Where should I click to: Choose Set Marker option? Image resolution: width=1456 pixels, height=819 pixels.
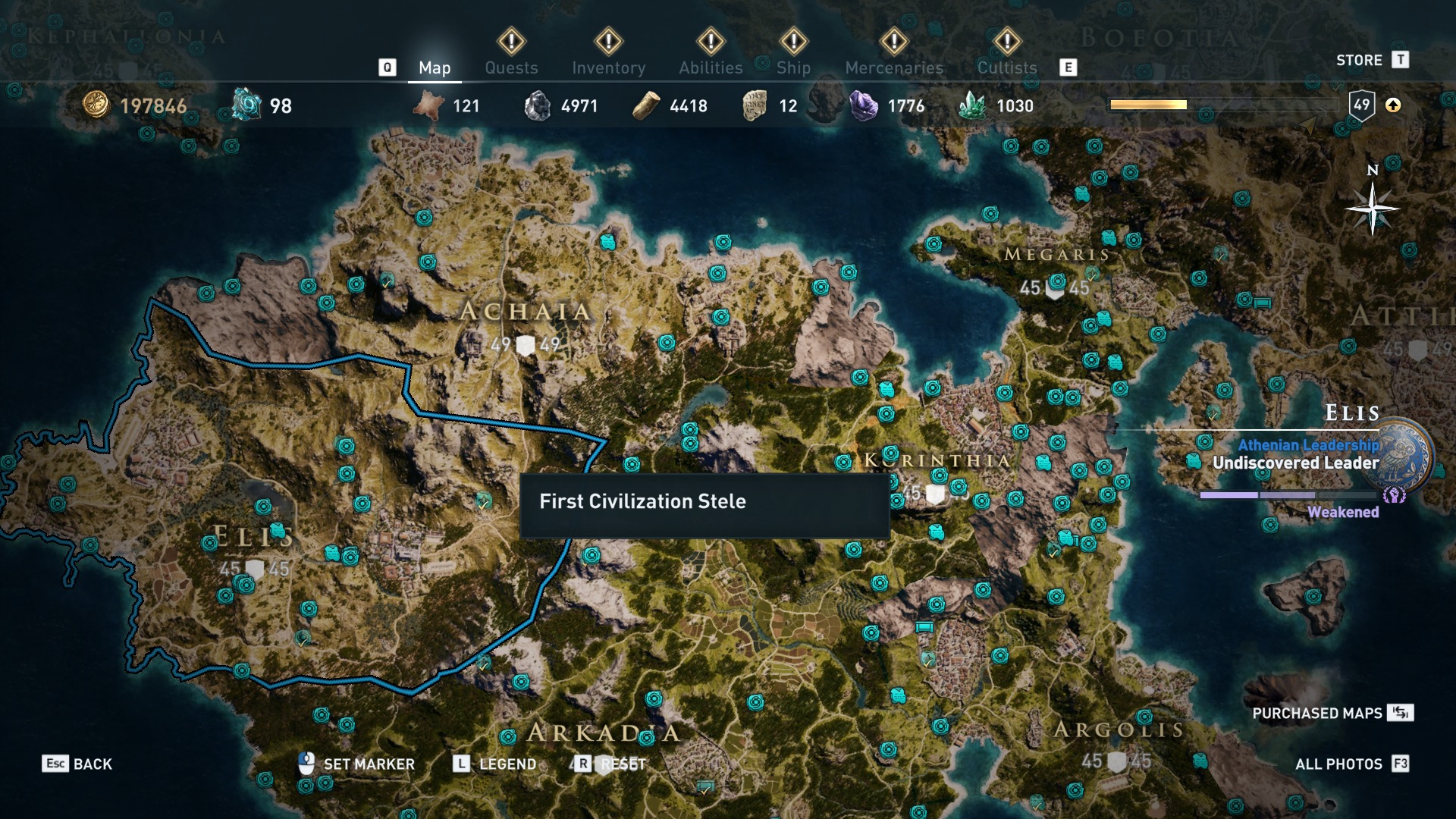(357, 764)
